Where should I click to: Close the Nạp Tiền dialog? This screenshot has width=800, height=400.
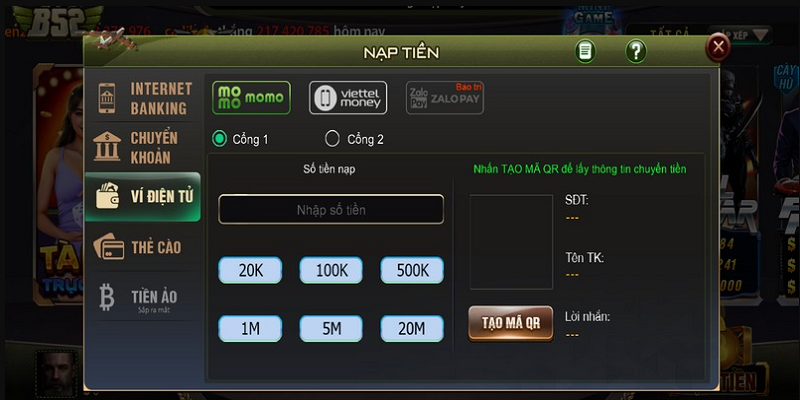pyautogui.click(x=717, y=47)
